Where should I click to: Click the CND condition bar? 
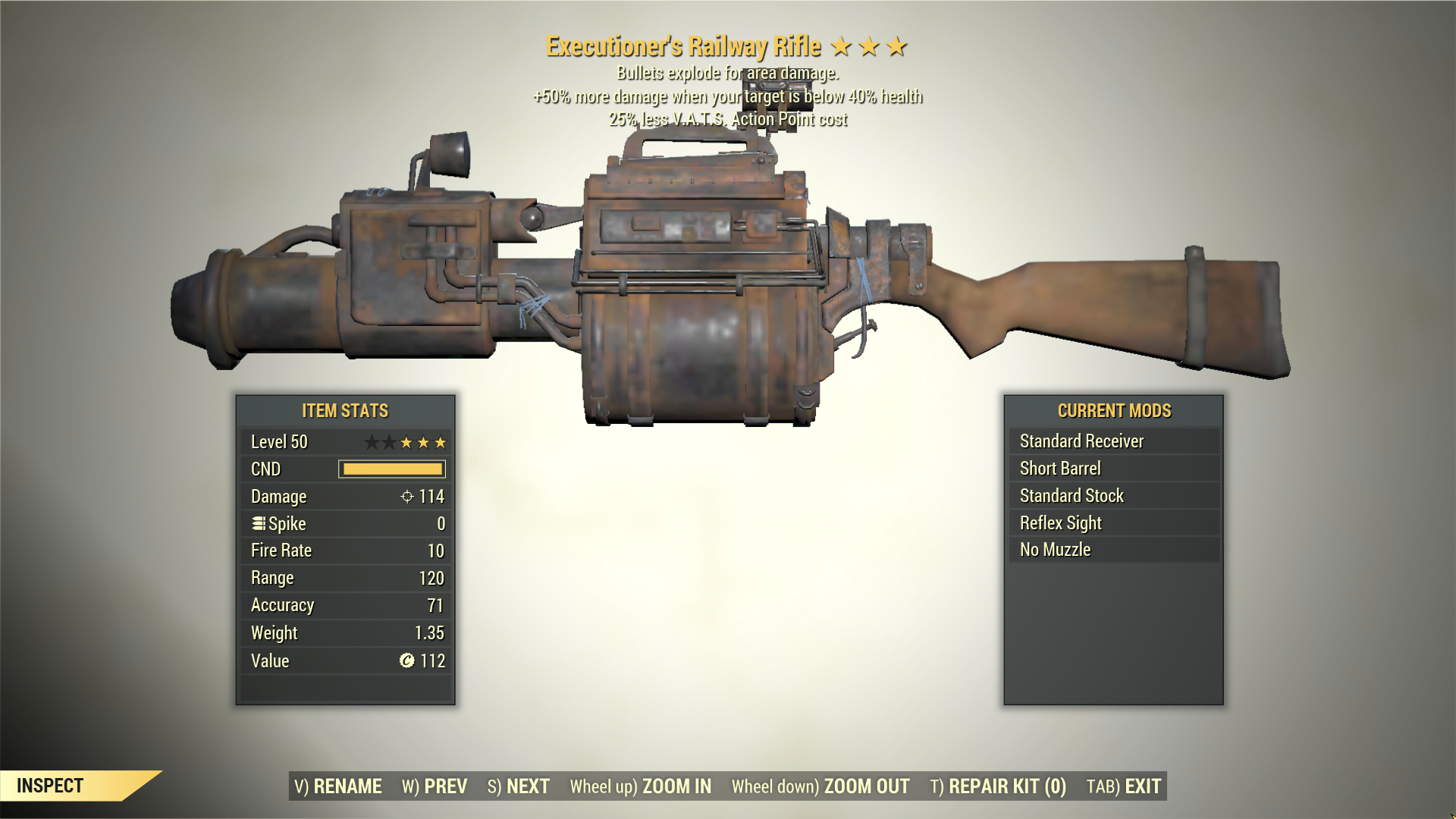391,469
